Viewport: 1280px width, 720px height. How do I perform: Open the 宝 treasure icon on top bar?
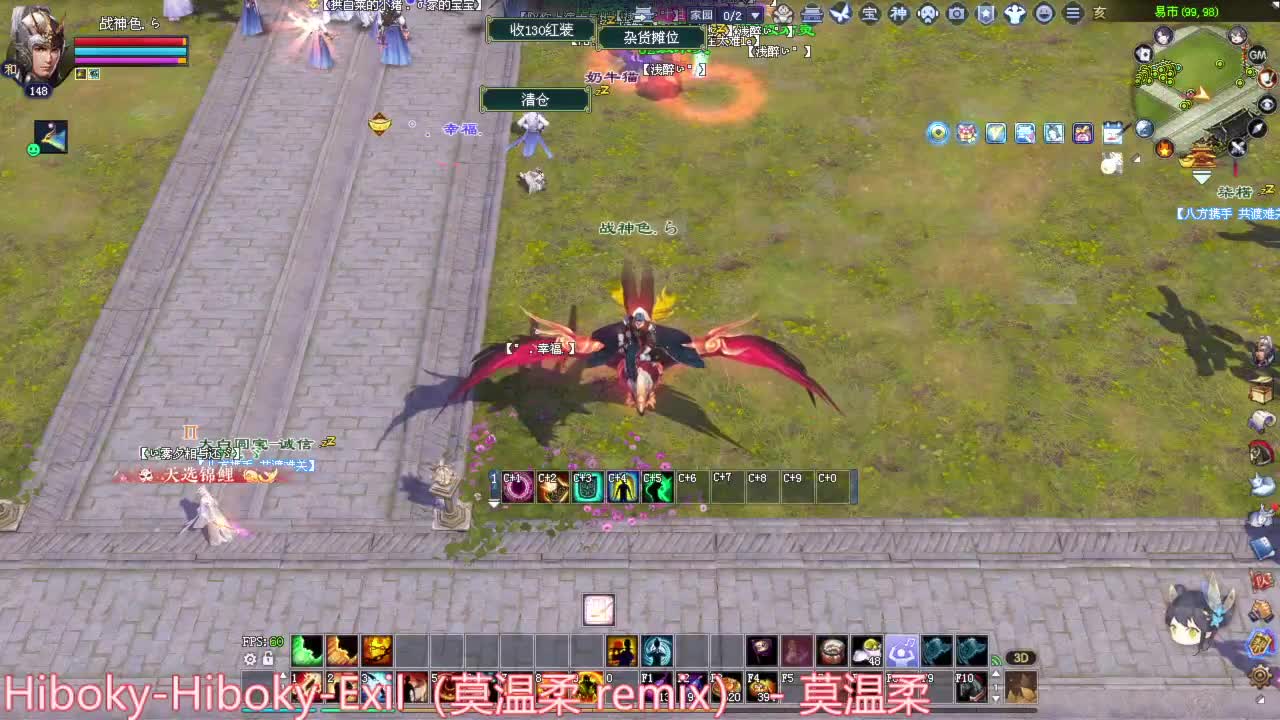tap(870, 14)
